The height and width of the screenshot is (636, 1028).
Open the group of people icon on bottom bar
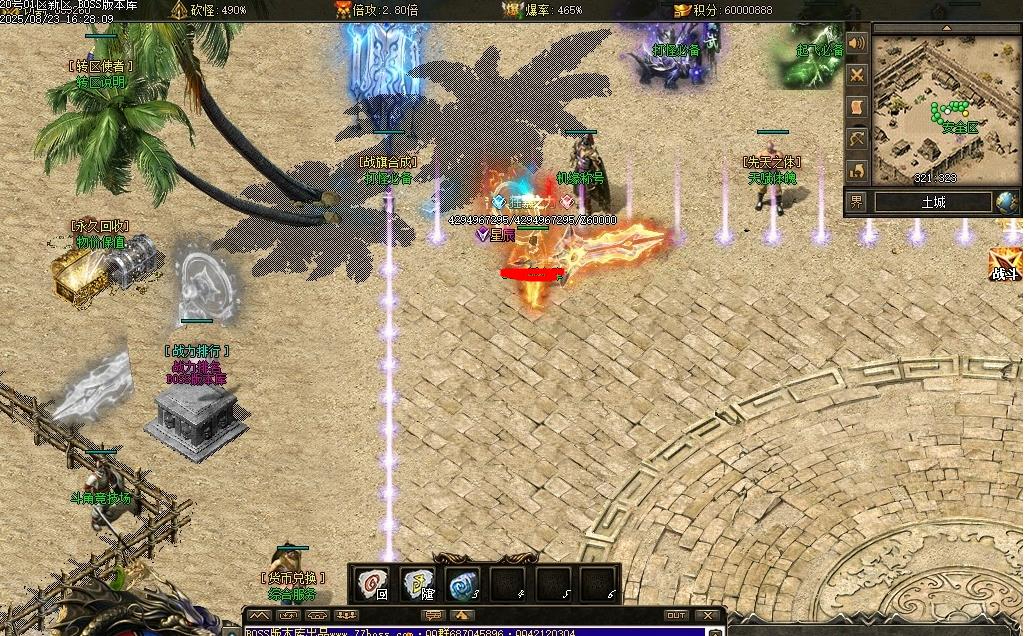click(x=347, y=615)
